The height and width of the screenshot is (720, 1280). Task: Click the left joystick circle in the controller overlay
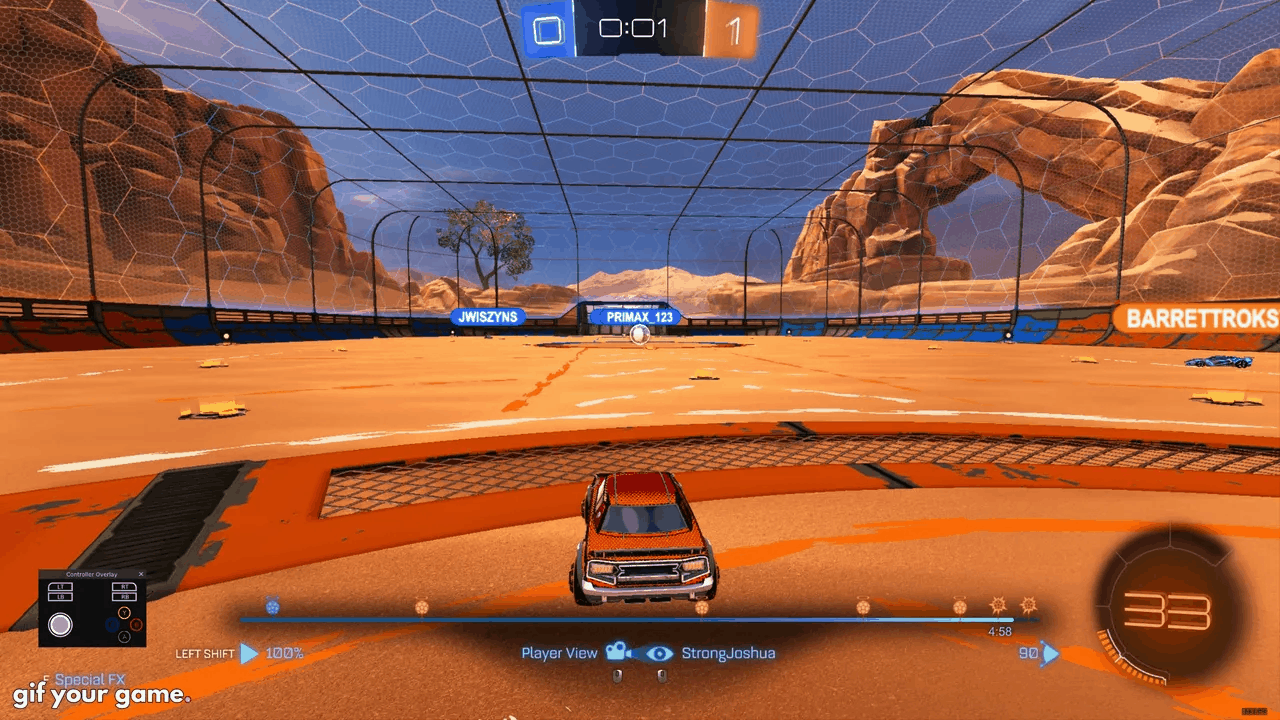61,623
